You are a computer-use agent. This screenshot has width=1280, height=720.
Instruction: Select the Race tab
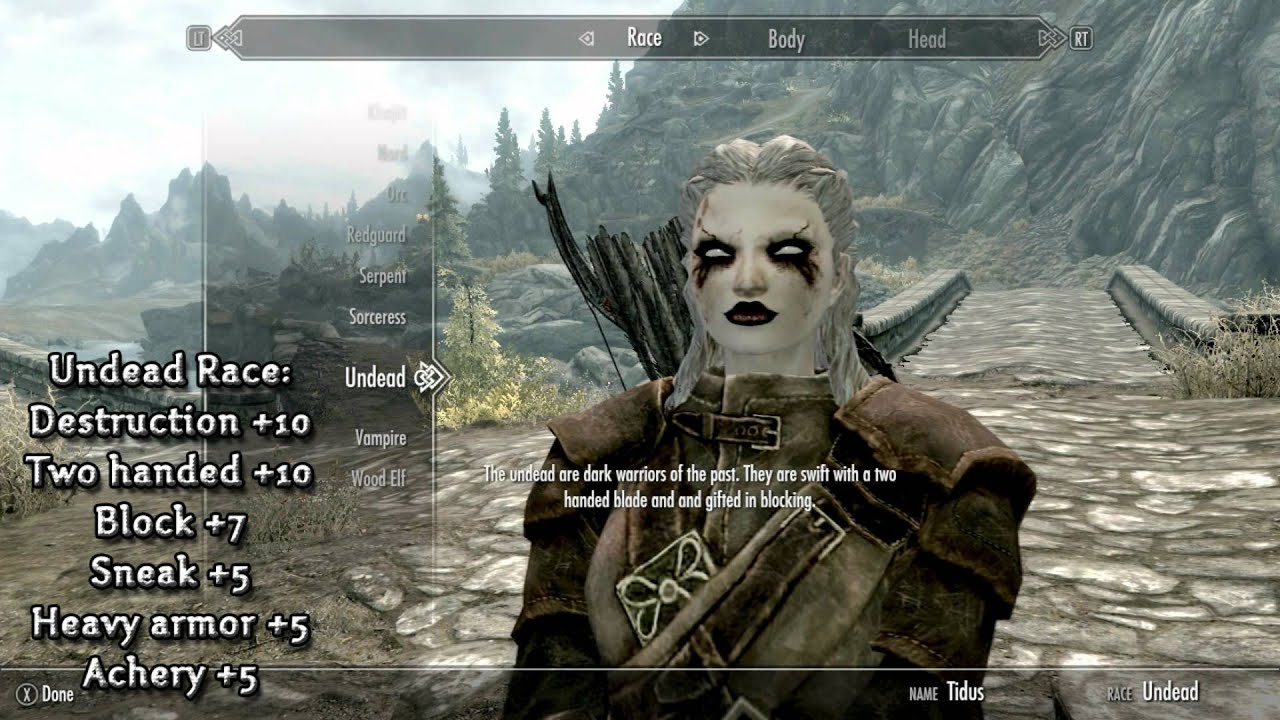coord(644,38)
